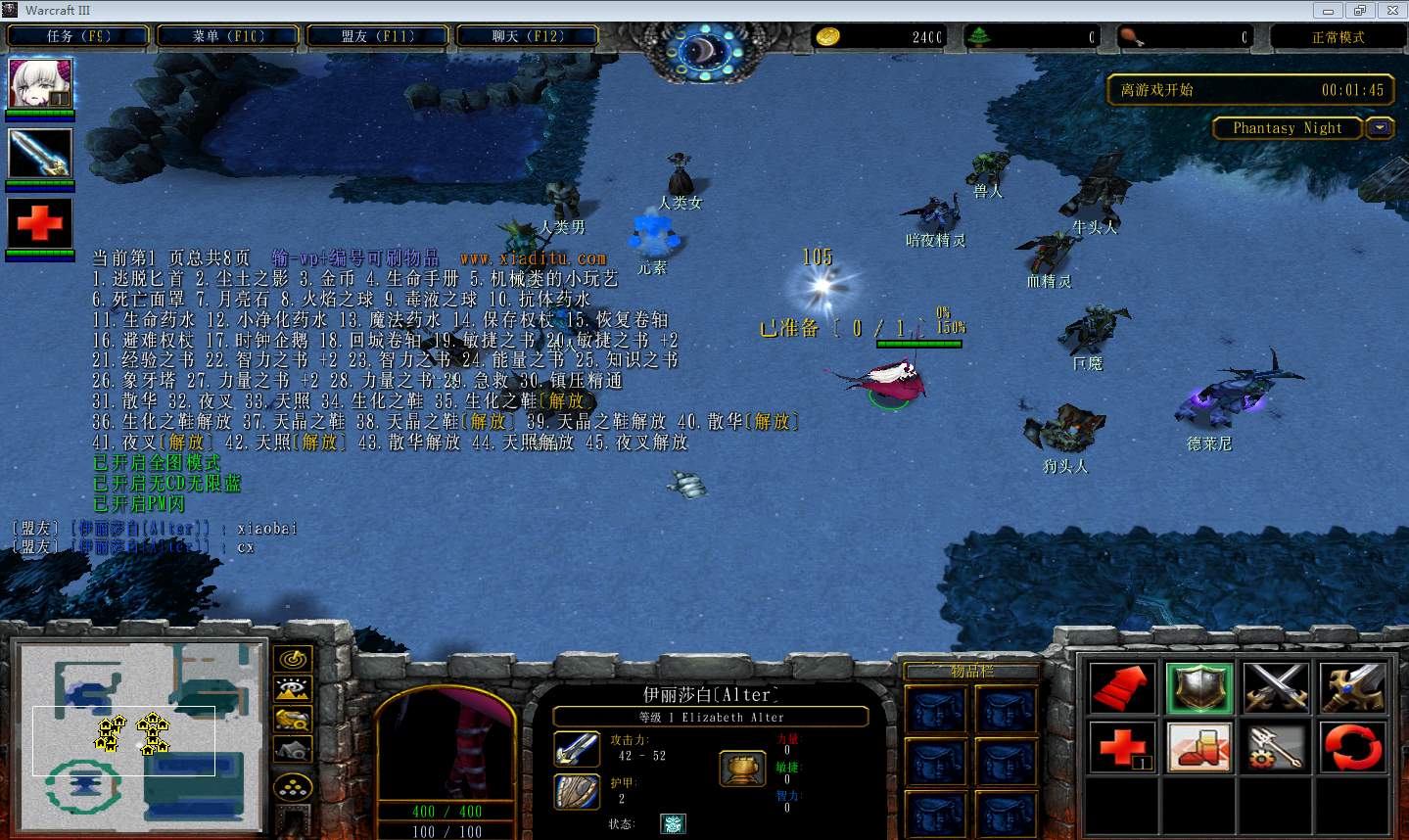Open the 任务 (F9) quest menu
Viewport: 1409px width, 840px height.
(x=78, y=36)
